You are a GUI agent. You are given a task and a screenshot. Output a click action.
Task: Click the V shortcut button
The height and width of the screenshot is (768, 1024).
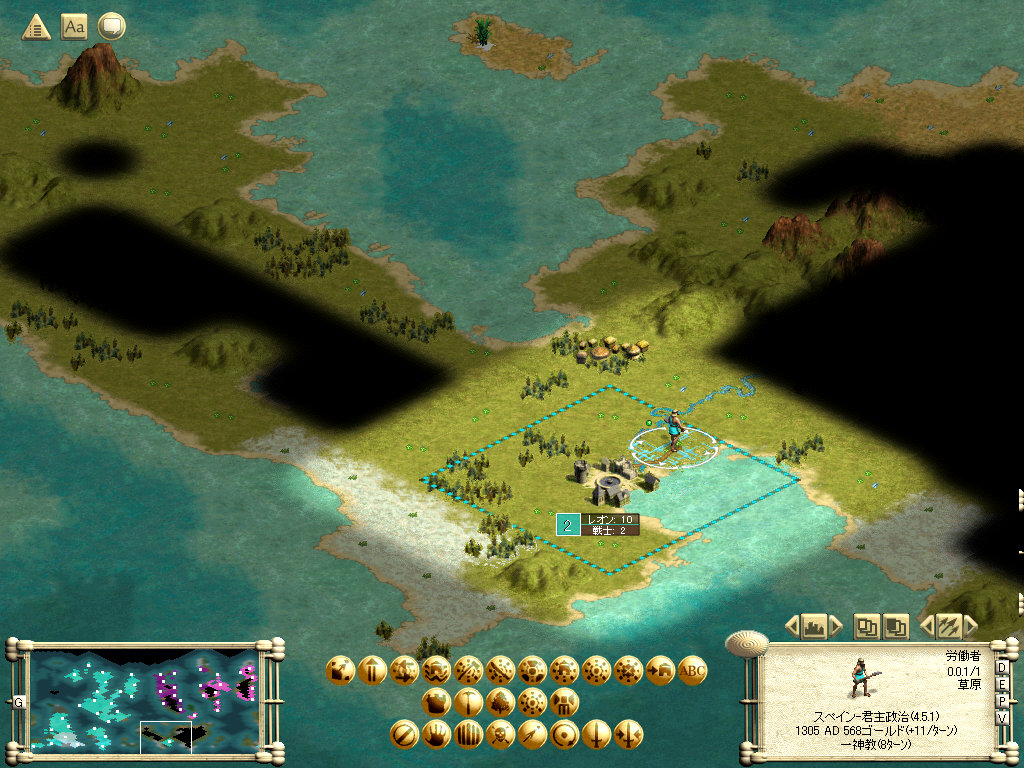tap(1002, 719)
